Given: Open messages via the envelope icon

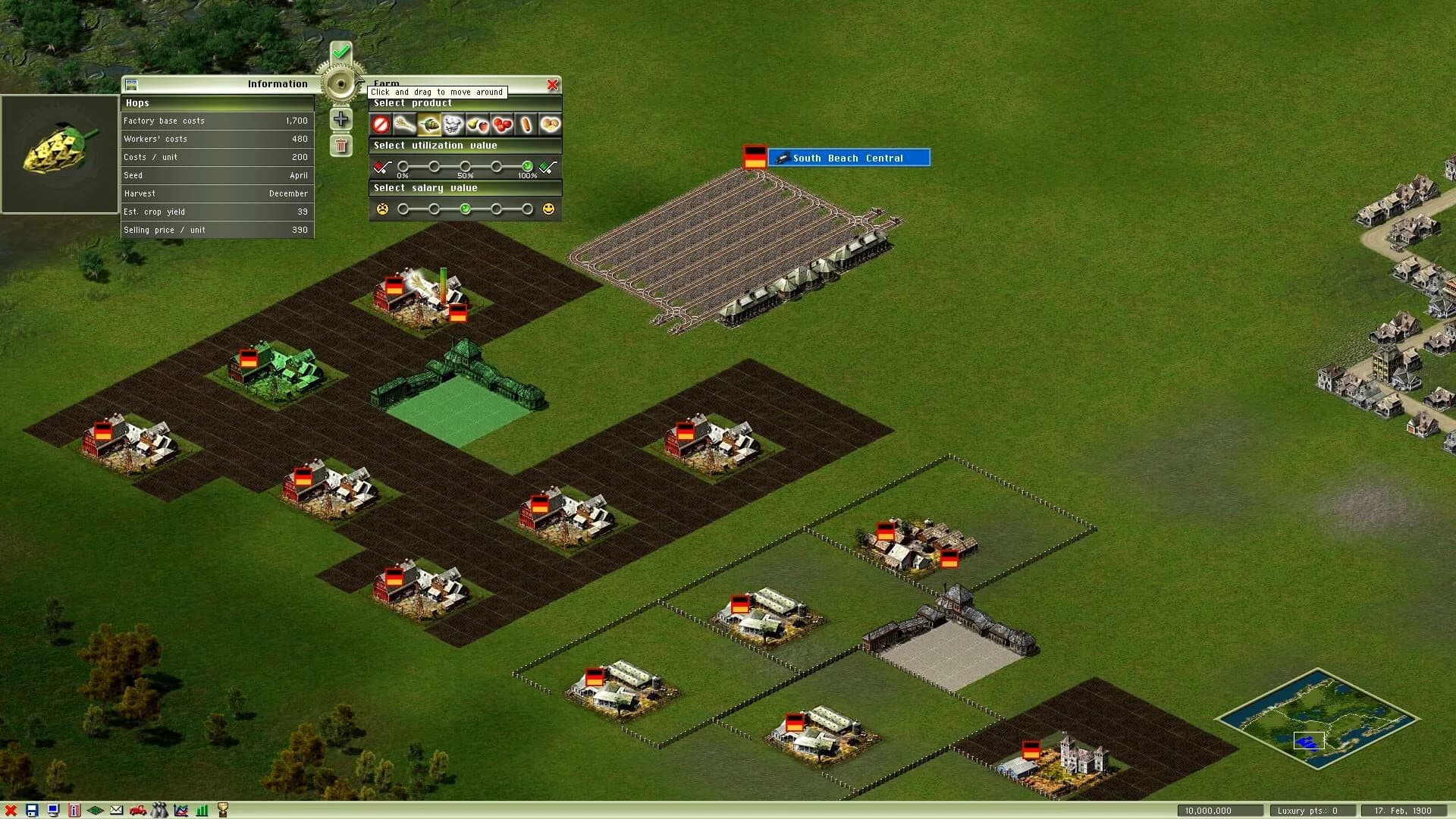Looking at the screenshot, I should 116,810.
